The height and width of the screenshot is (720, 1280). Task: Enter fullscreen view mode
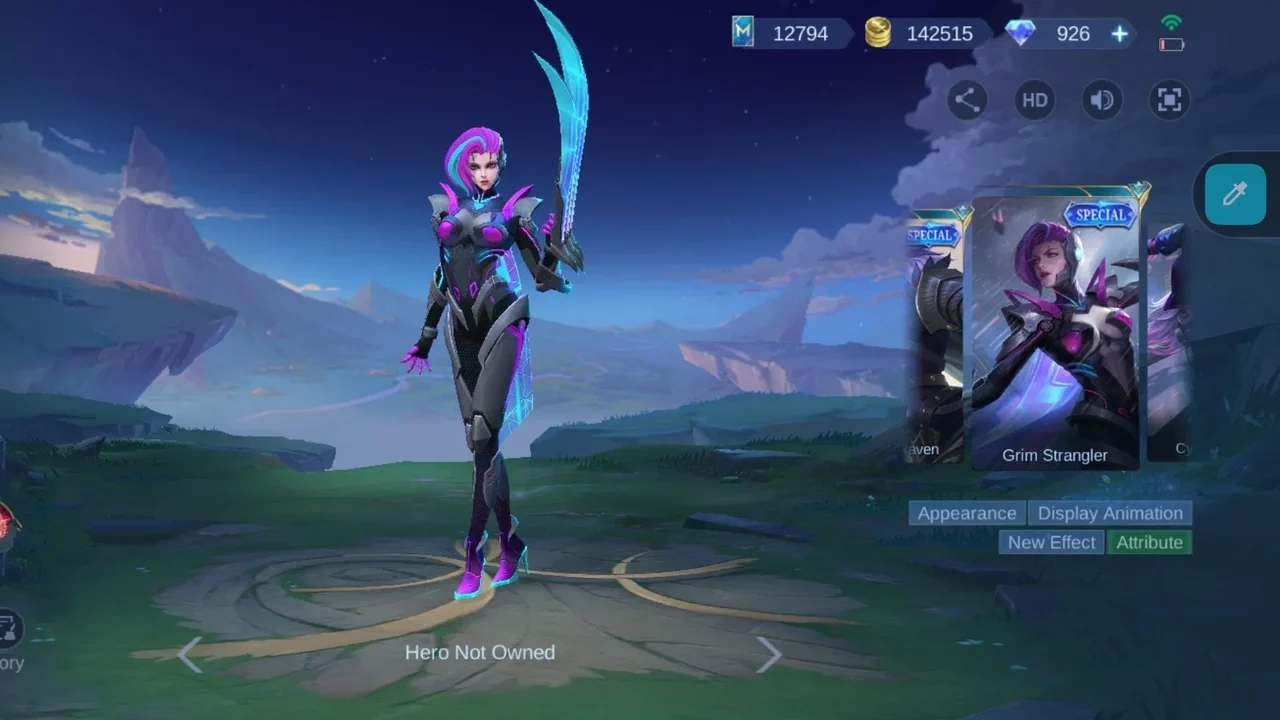[x=1169, y=100]
